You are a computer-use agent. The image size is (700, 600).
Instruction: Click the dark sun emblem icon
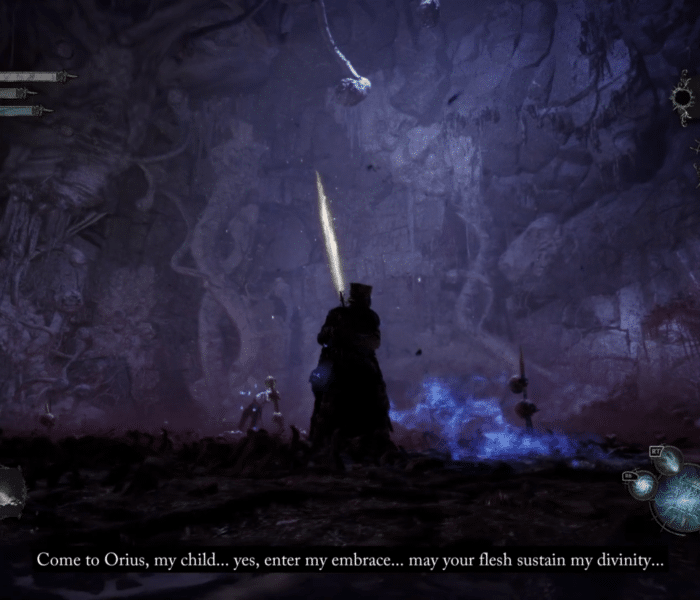coord(684,97)
